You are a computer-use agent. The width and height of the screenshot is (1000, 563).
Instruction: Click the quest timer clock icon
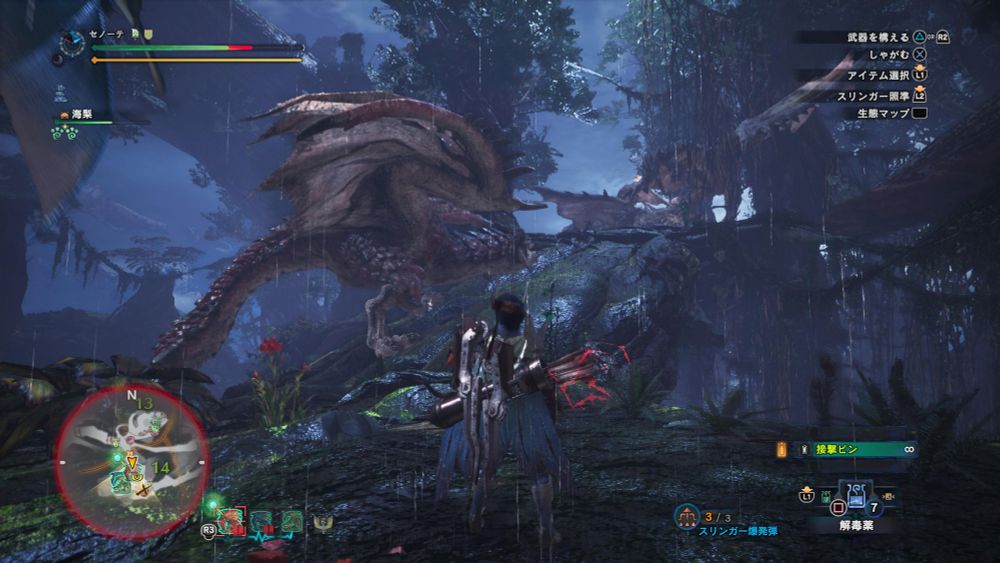[71, 42]
